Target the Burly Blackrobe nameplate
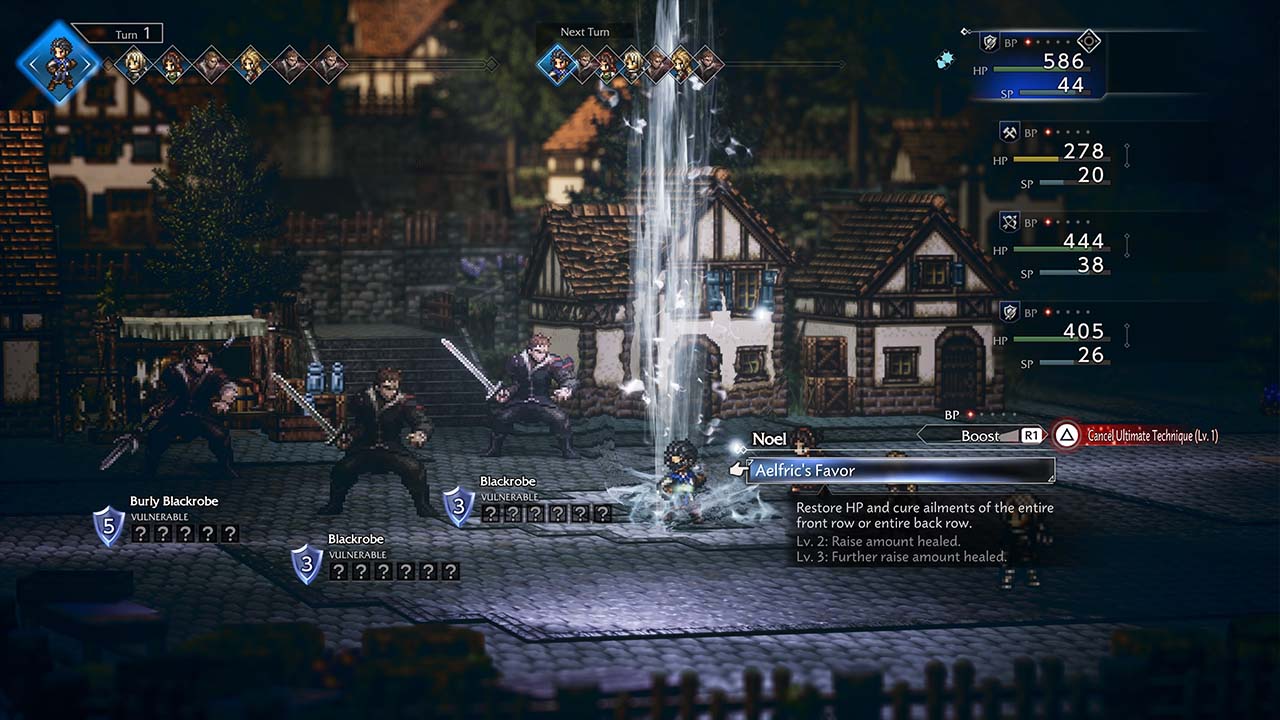 (x=173, y=501)
